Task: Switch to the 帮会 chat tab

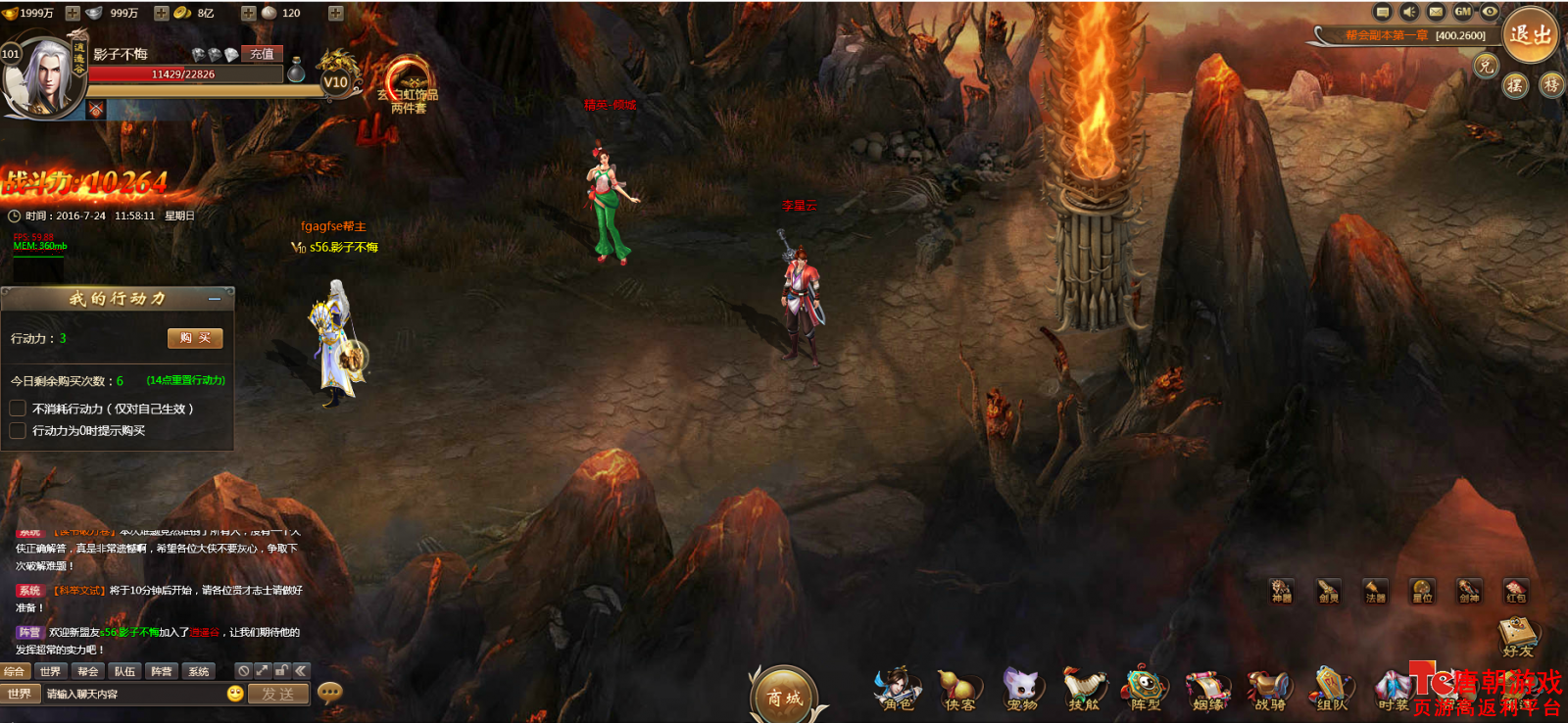Action: tap(88, 671)
